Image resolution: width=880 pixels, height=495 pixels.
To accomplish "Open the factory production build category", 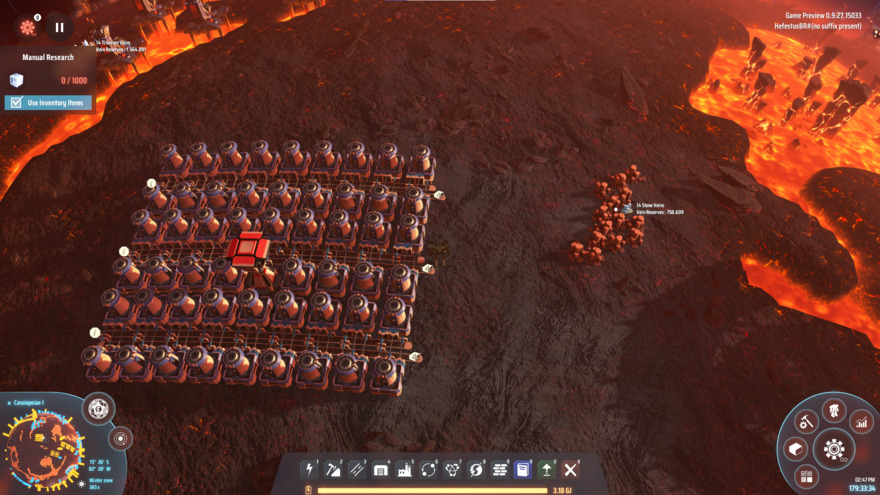I will [x=405, y=469].
